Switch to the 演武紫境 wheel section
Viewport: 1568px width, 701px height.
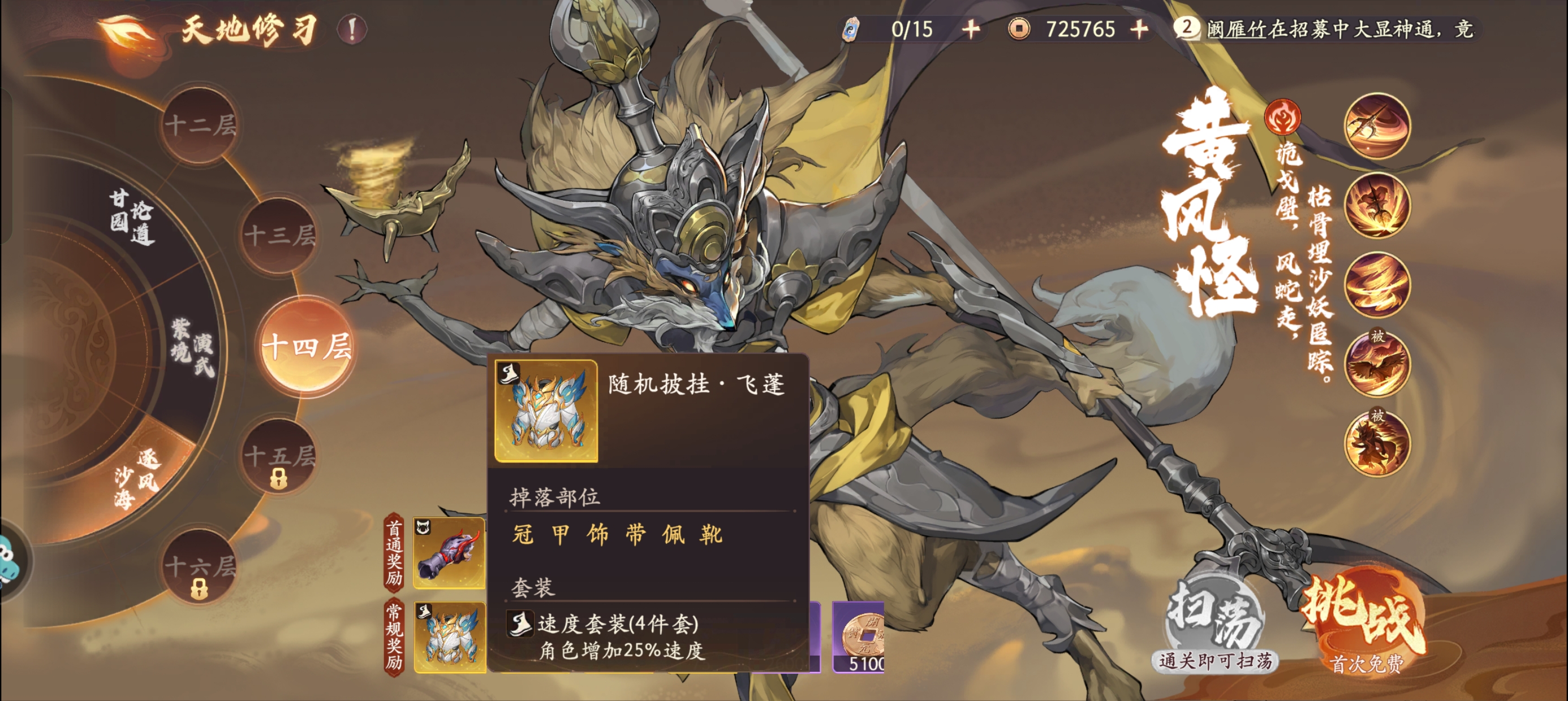[x=192, y=348]
